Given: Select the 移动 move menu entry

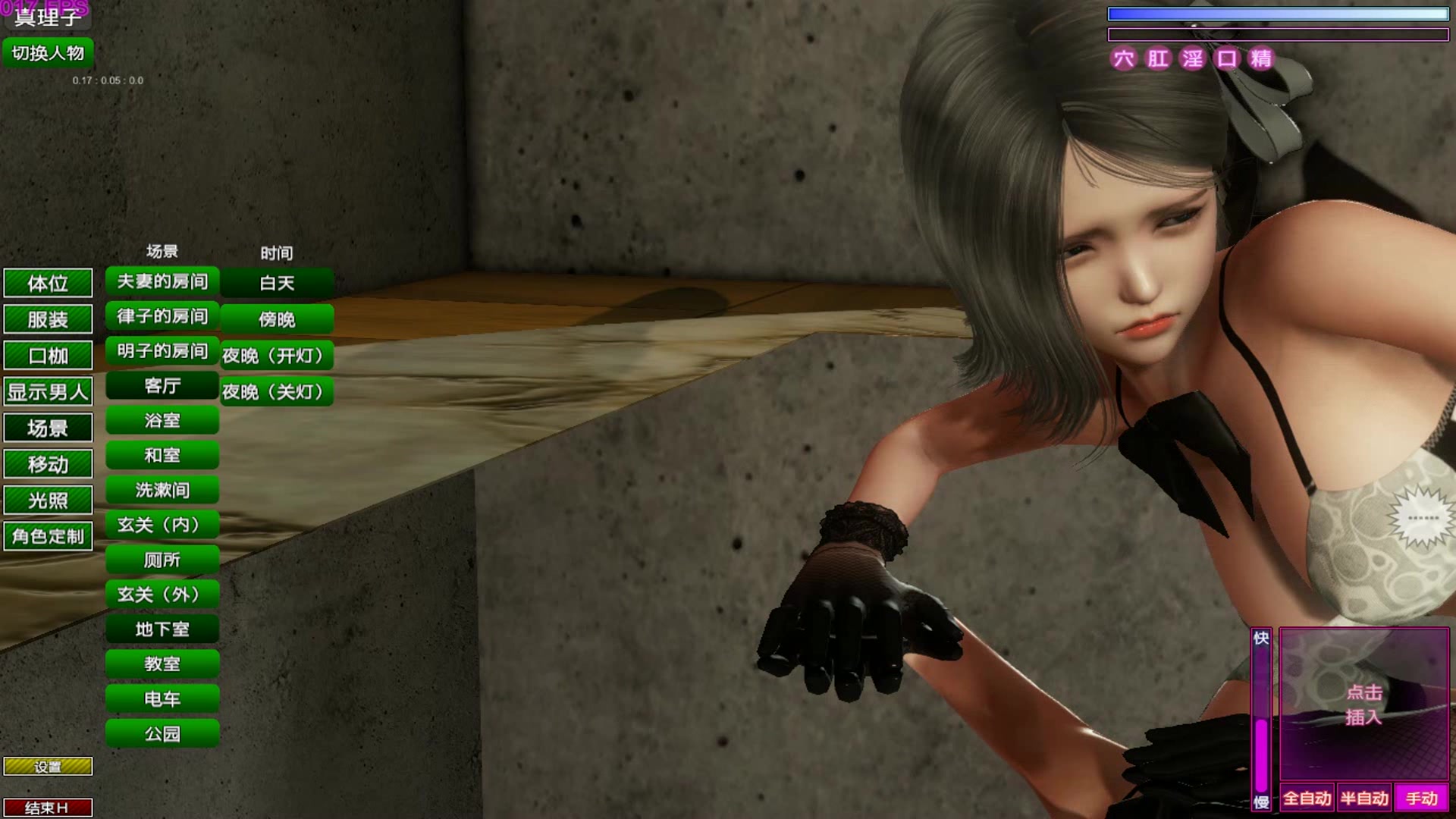Looking at the screenshot, I should [x=48, y=464].
